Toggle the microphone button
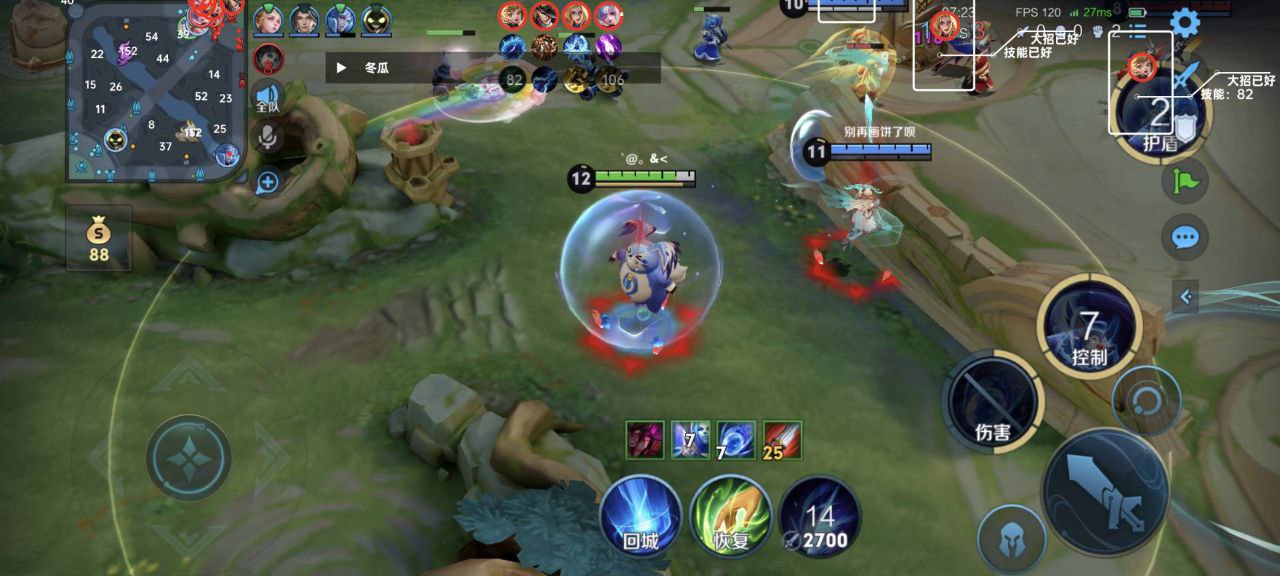1280x576 pixels. tap(267, 137)
